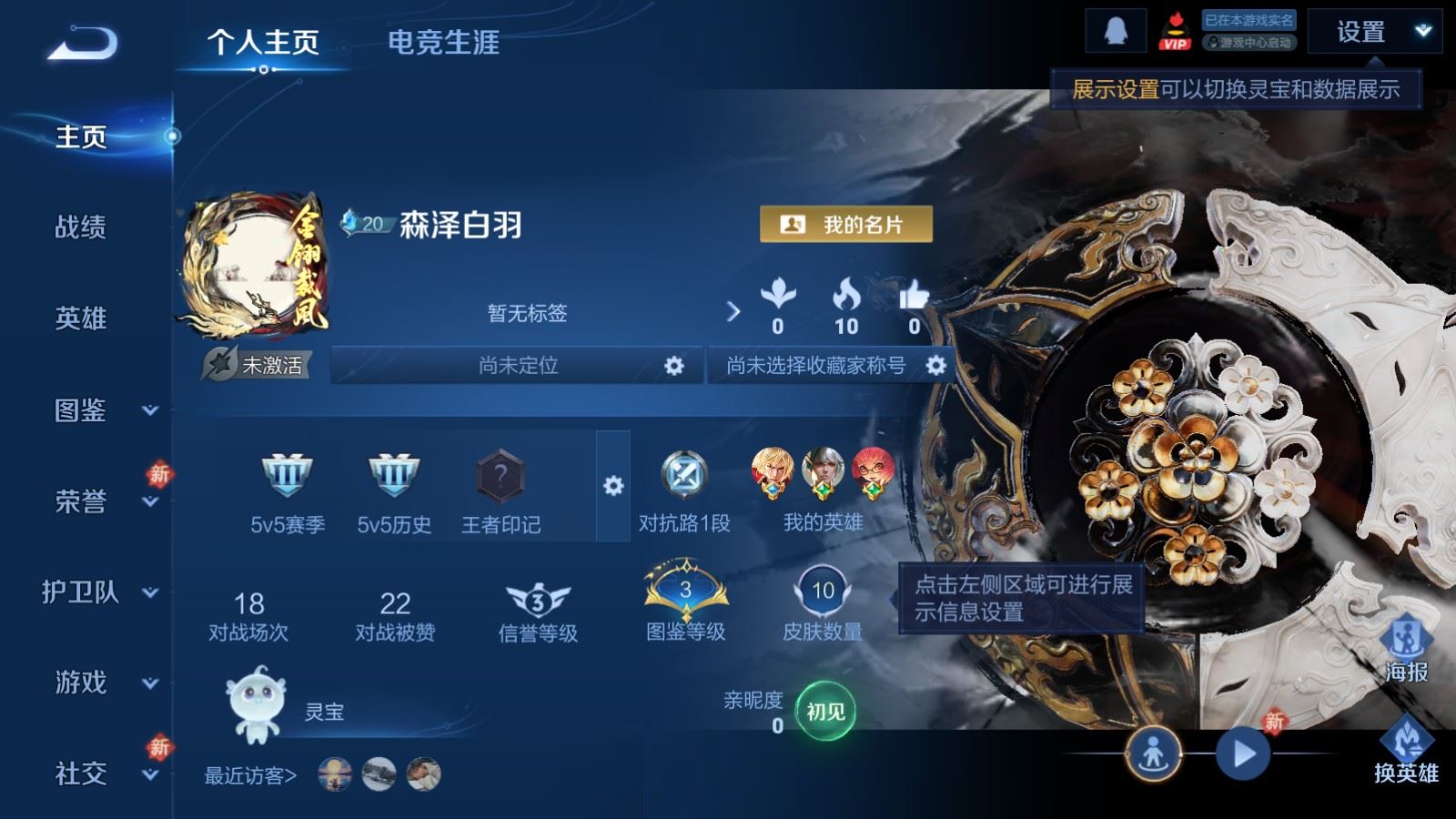The width and height of the screenshot is (1456, 819).
Task: Expand the 图鉴 sidebar entry
Action: 98,410
